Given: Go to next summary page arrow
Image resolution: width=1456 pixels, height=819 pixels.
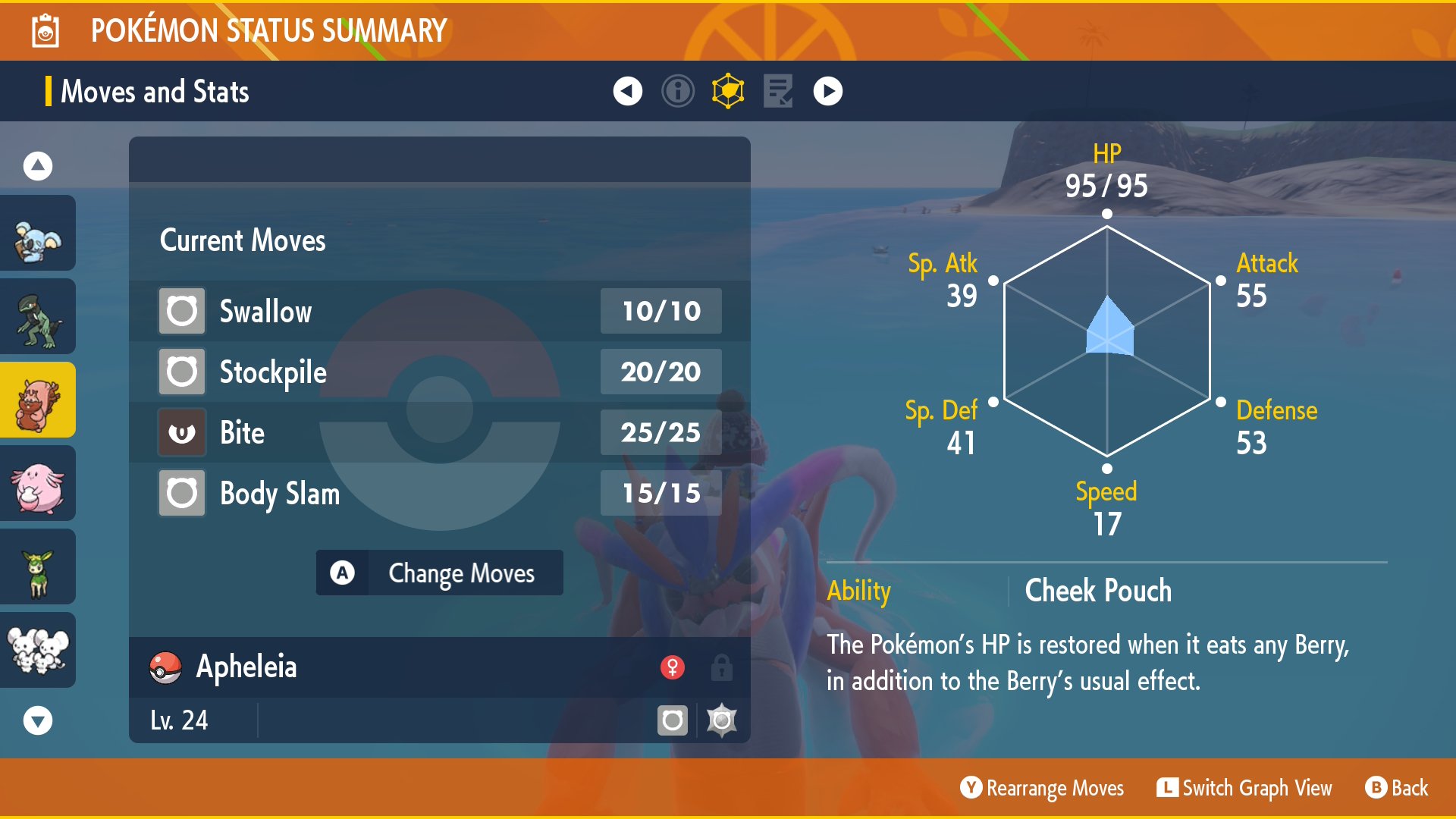Looking at the screenshot, I should [x=828, y=91].
